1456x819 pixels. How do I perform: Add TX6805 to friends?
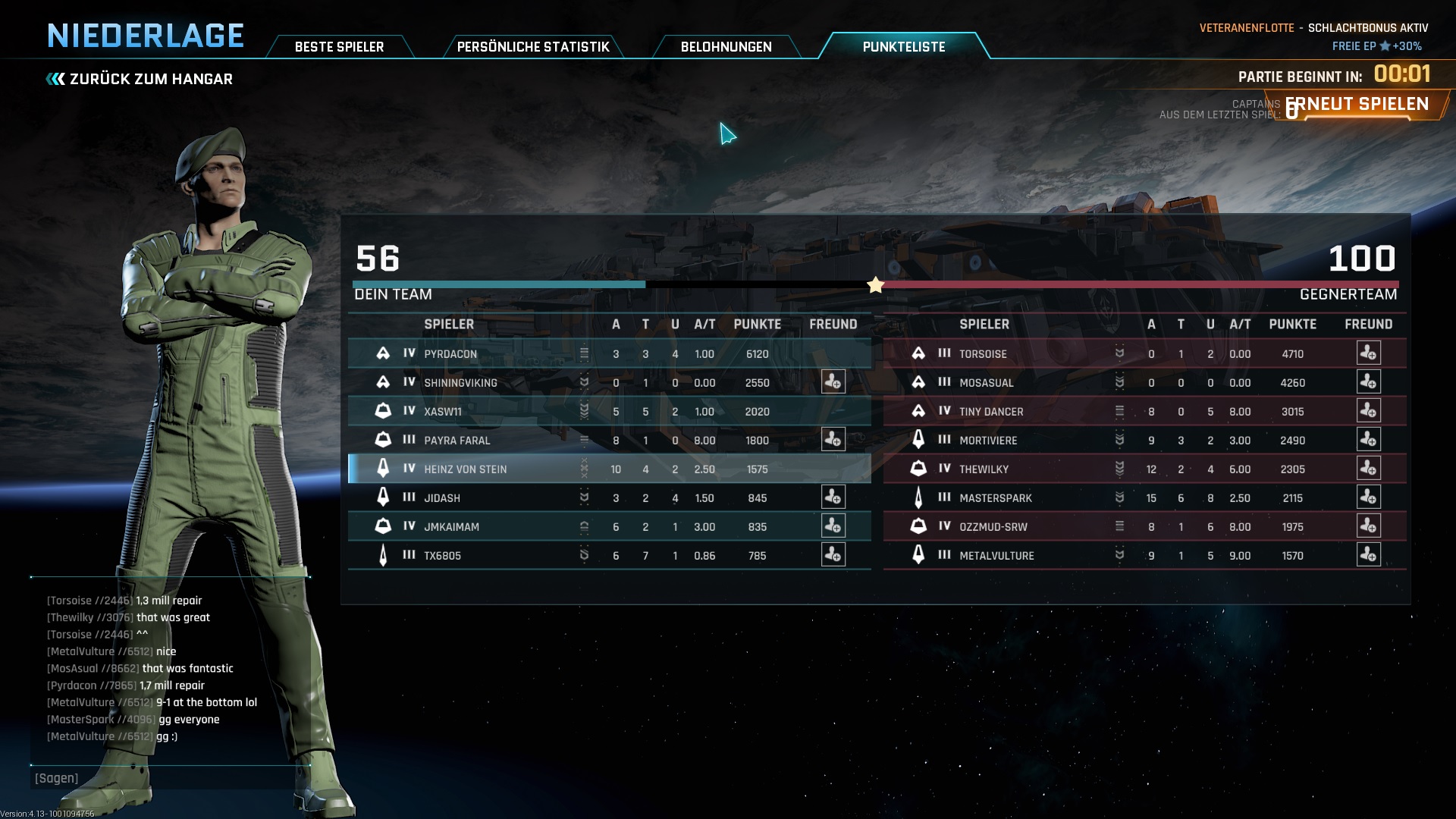pyautogui.click(x=833, y=555)
